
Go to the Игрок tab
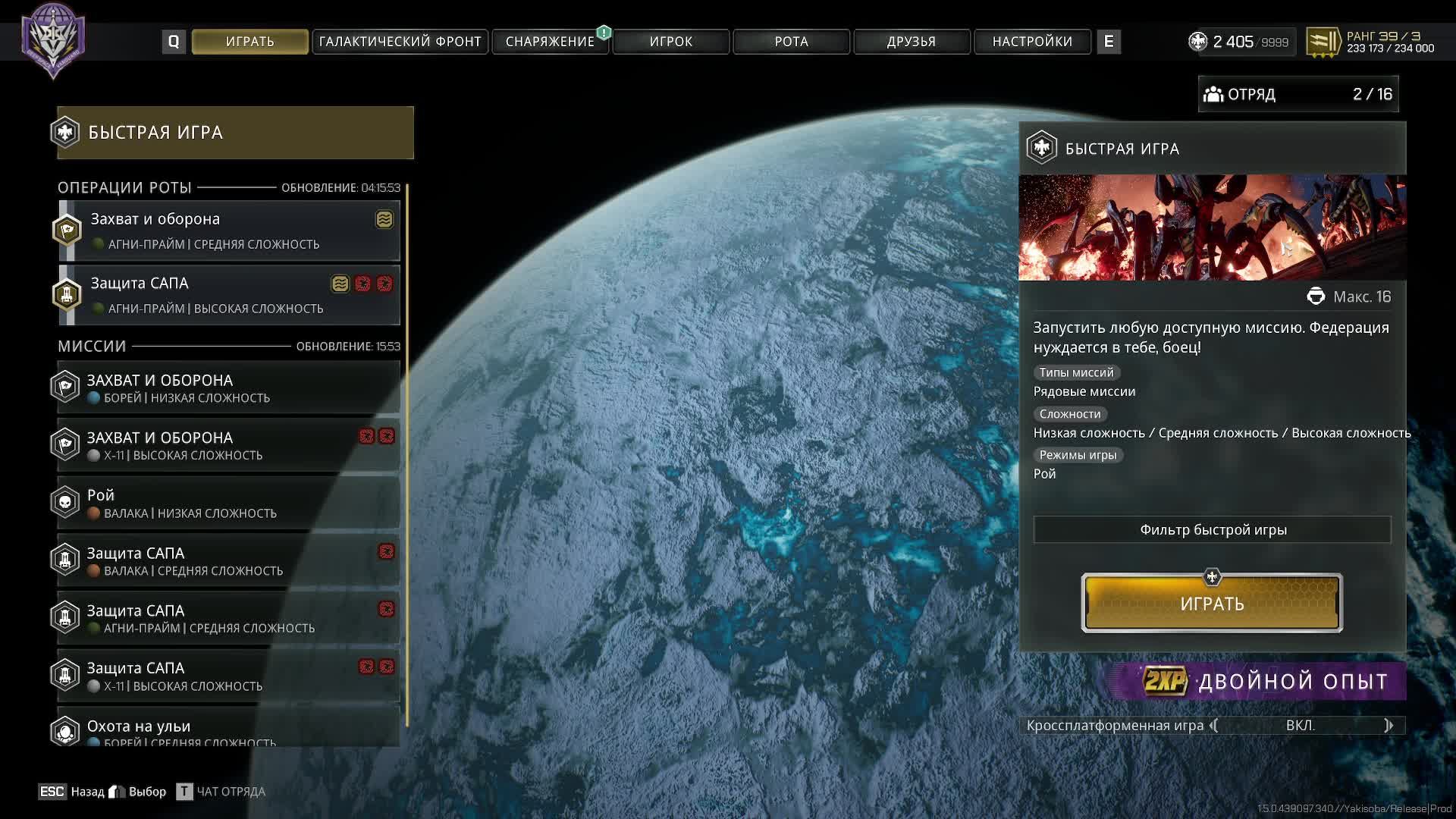click(670, 42)
